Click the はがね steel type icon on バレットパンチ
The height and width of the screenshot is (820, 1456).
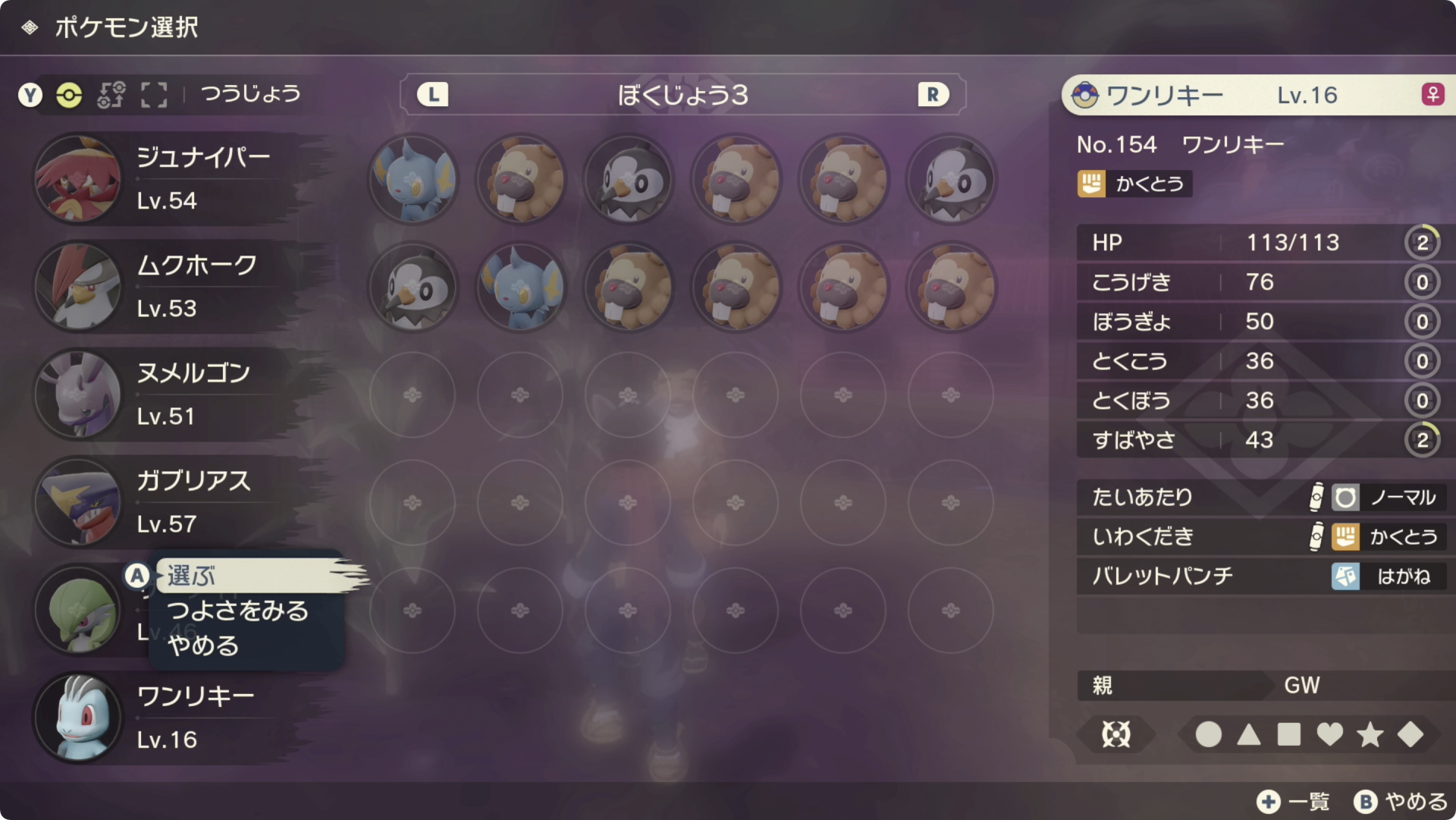coord(1346,577)
